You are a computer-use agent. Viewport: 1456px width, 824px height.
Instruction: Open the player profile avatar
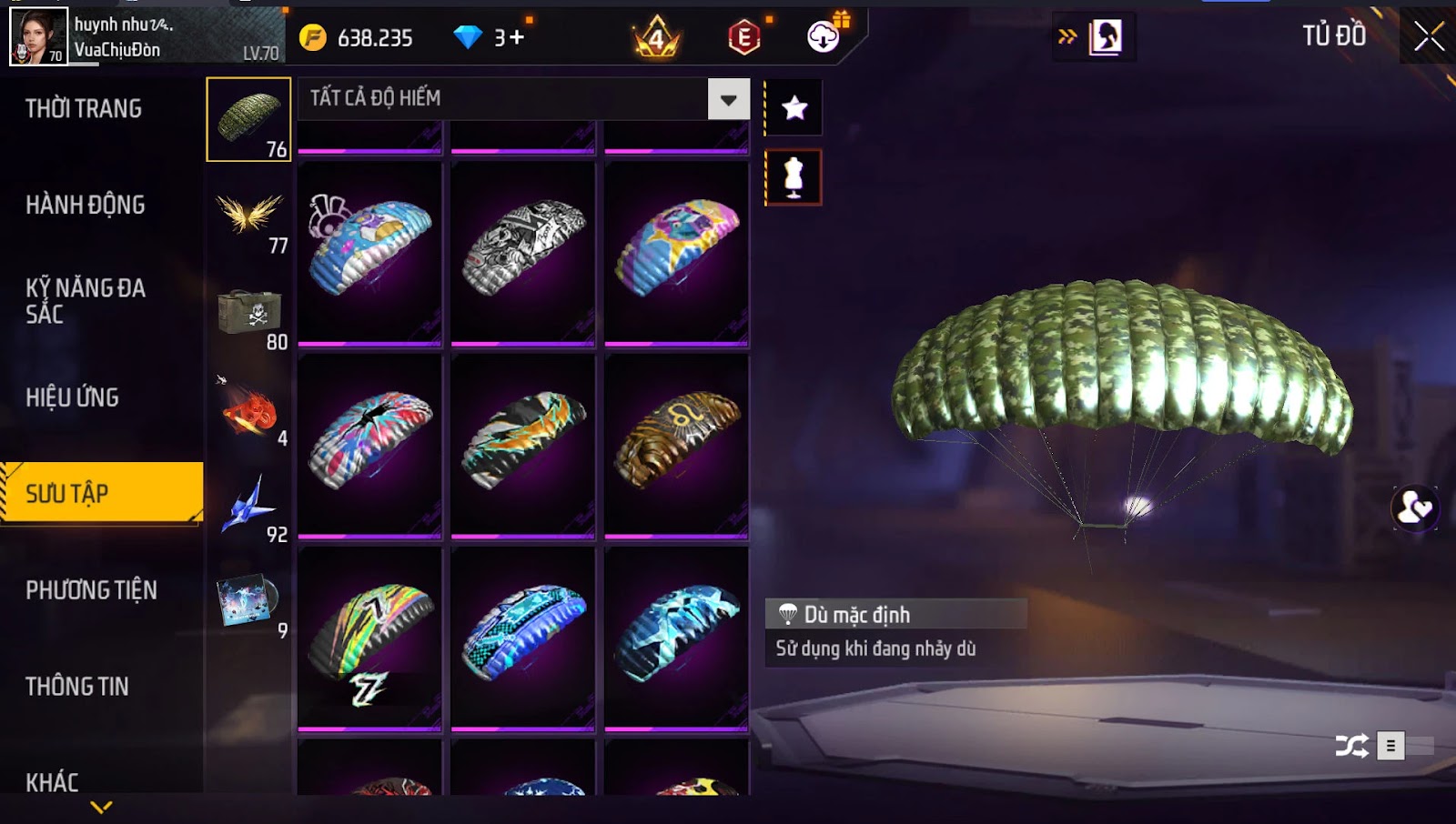coord(38,36)
